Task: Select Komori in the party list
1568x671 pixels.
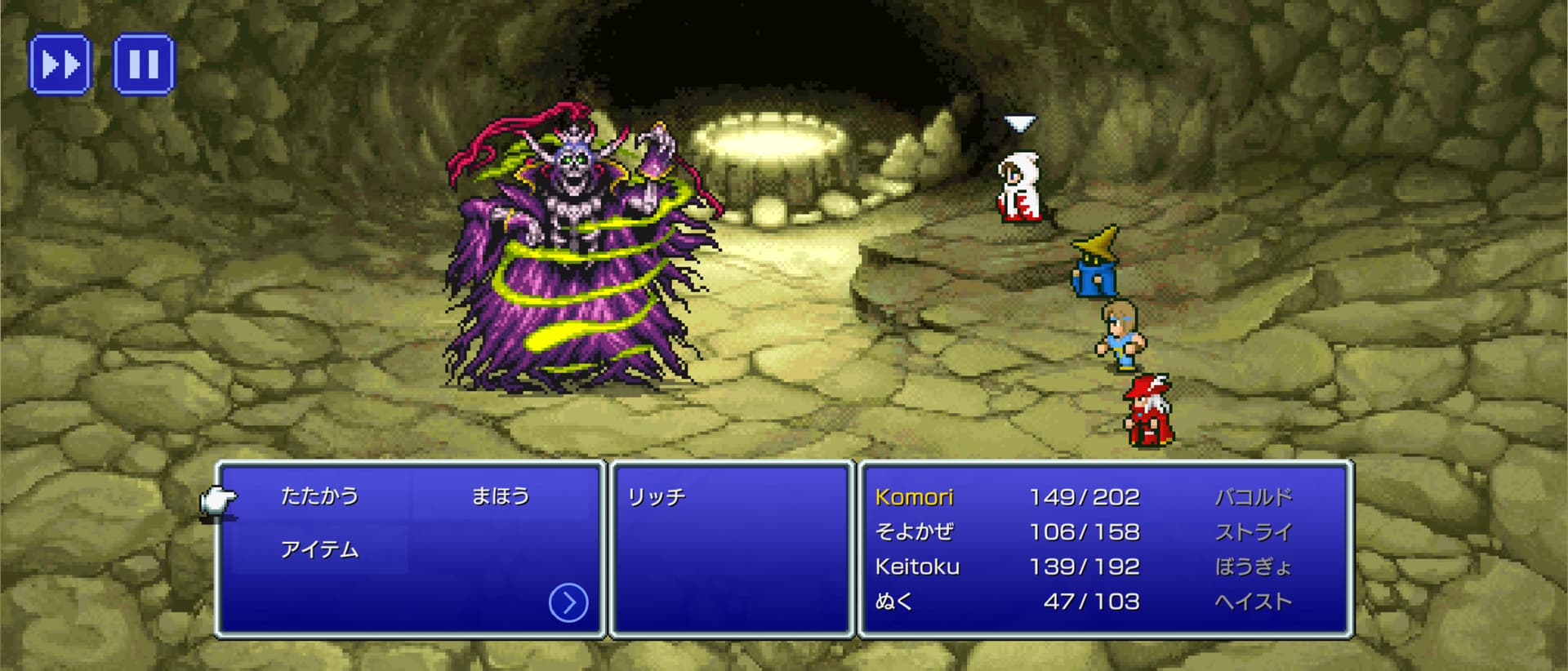Action: click(914, 497)
